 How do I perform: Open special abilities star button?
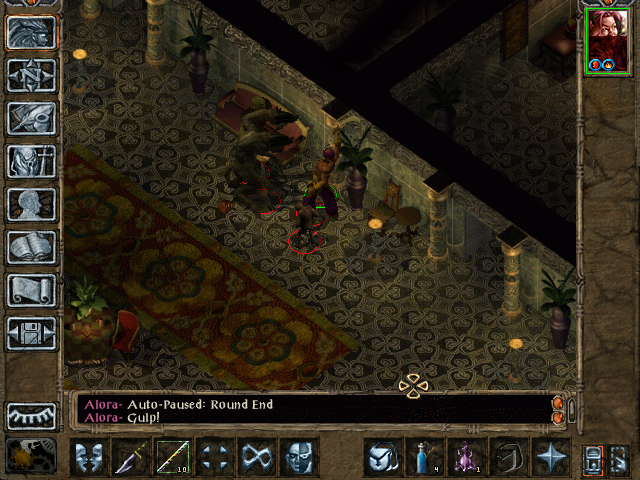point(550,458)
